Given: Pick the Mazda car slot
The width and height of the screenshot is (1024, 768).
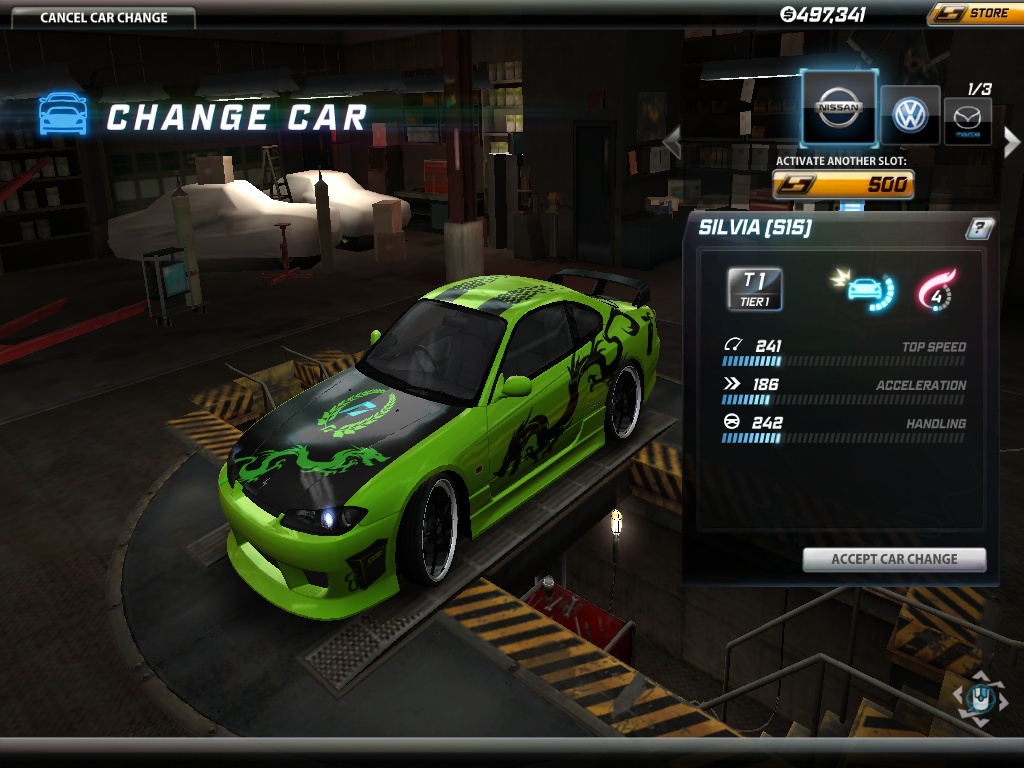Looking at the screenshot, I should click(967, 122).
